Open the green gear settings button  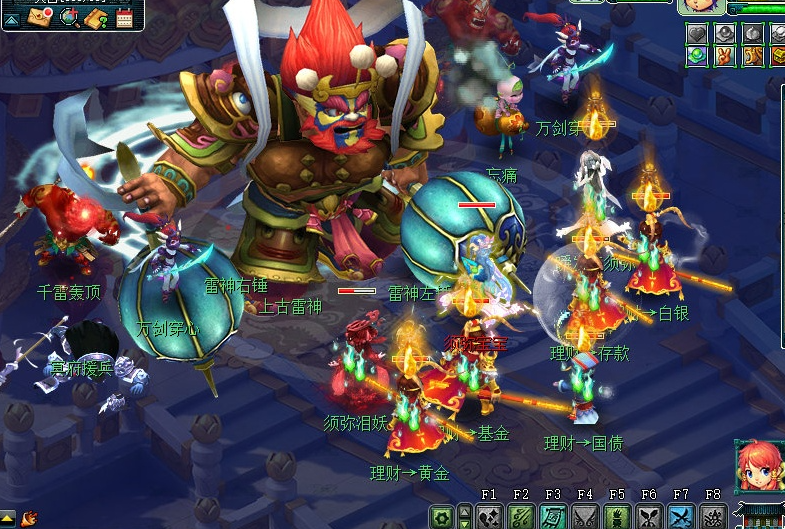tap(441, 517)
